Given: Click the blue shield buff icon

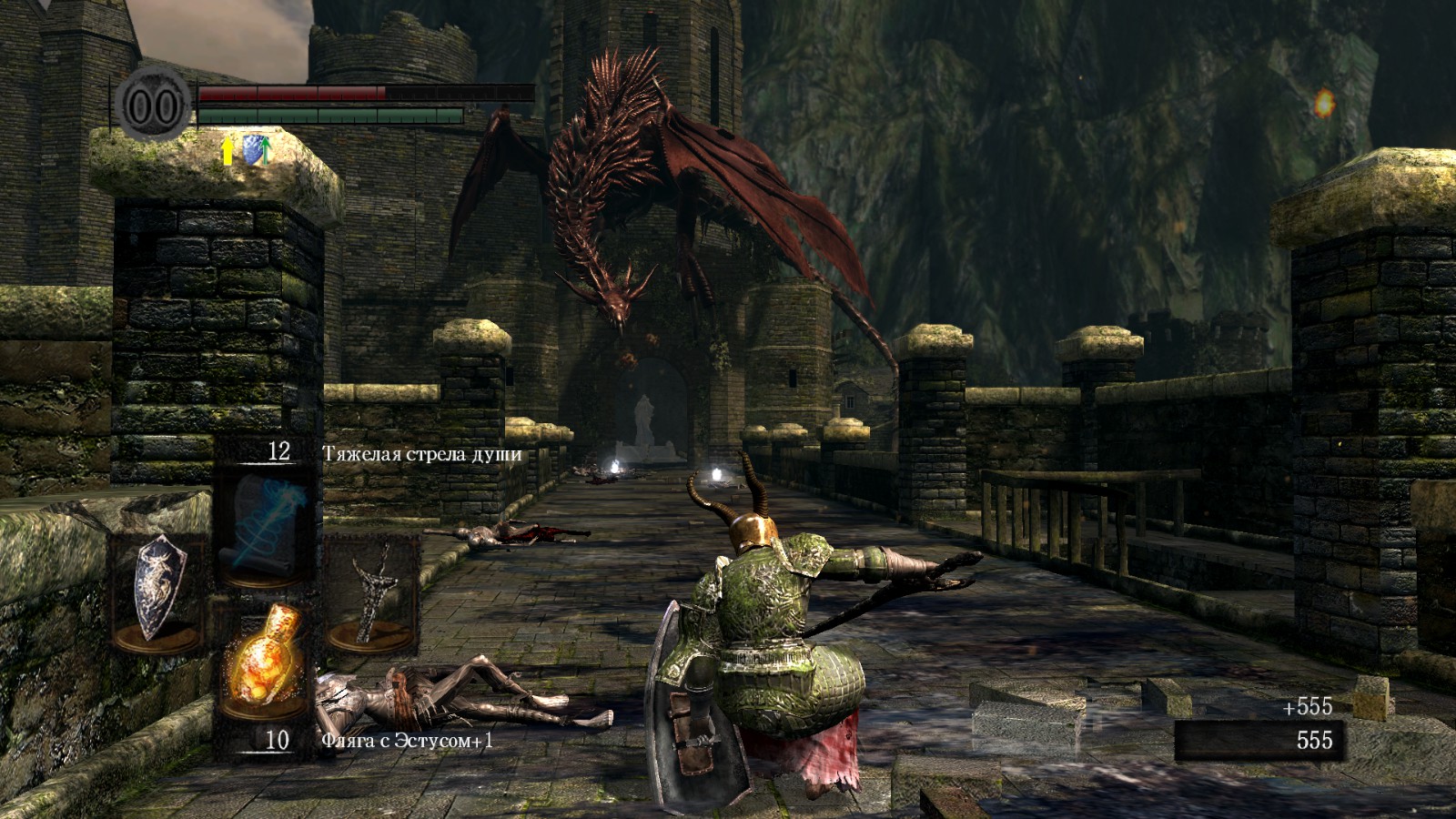Looking at the screenshot, I should point(256,150).
